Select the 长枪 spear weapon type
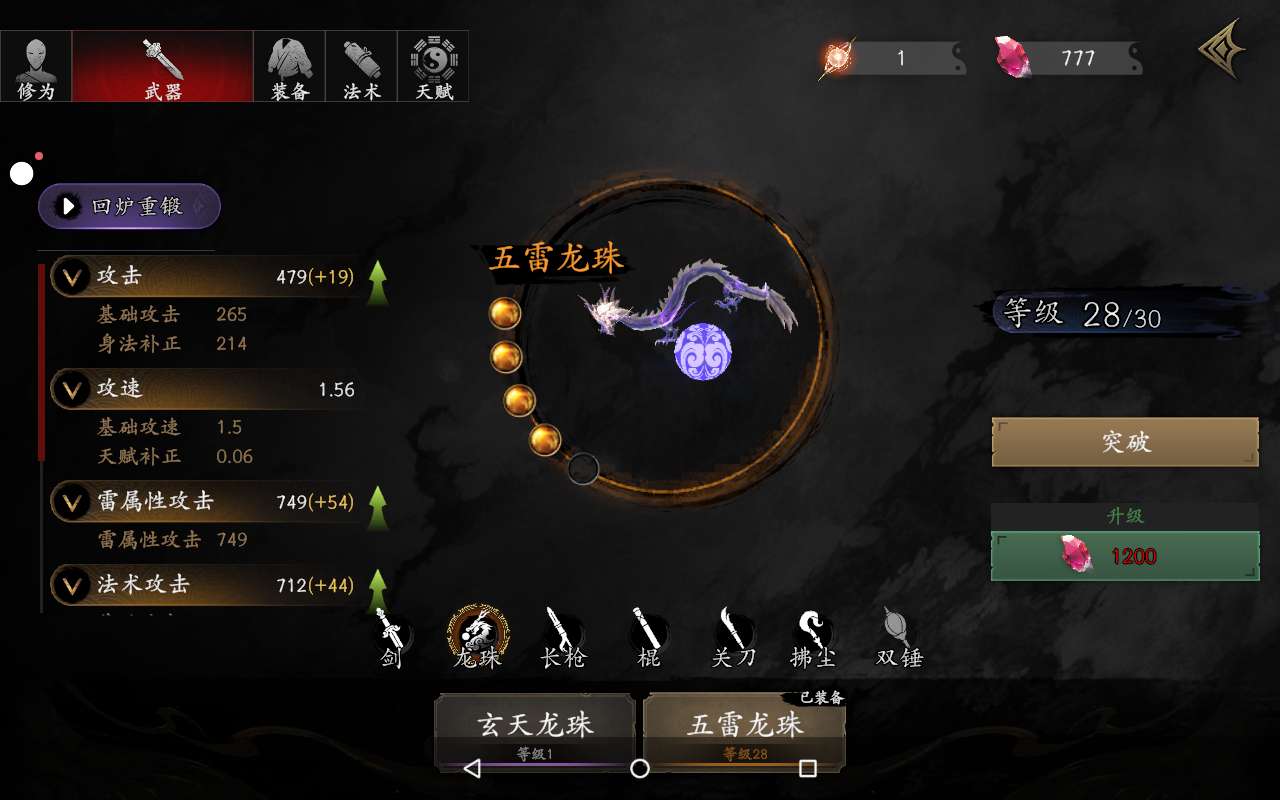Viewport: 1280px width, 800px height. (x=562, y=638)
